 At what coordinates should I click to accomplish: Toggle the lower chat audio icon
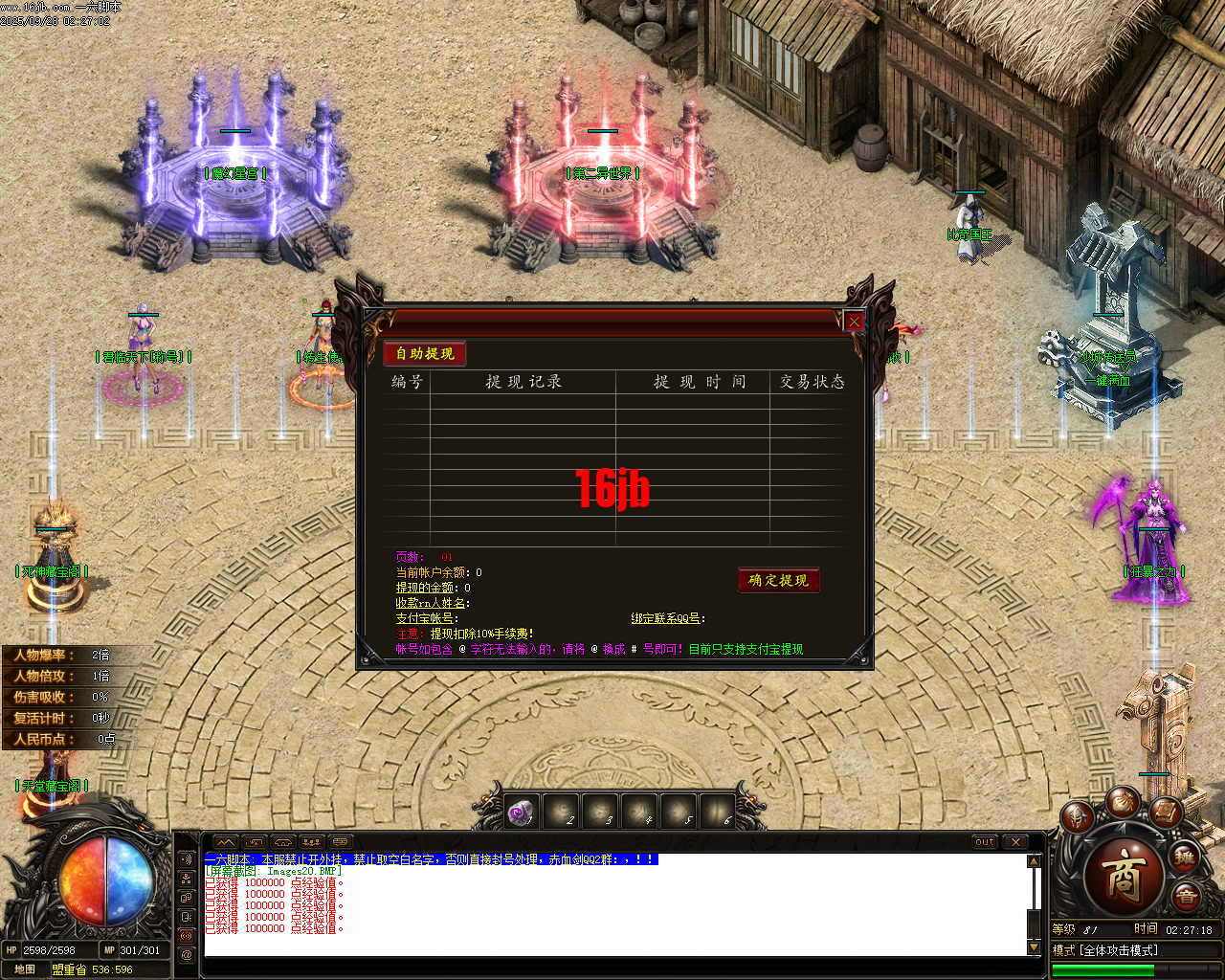point(185,934)
